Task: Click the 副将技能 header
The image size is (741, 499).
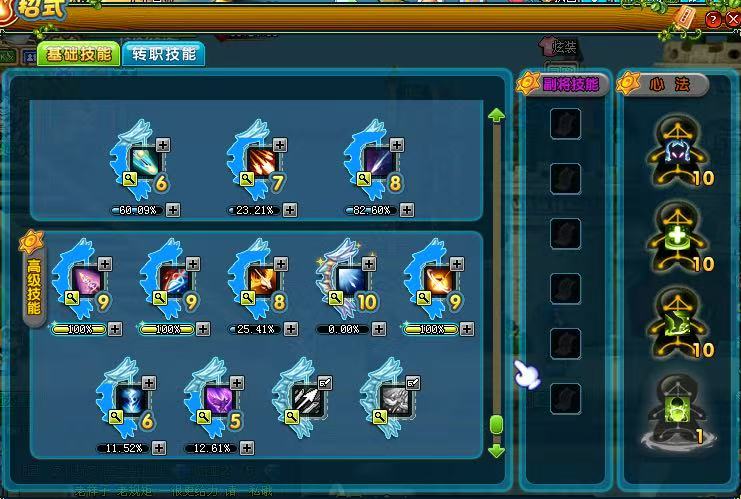Action: pos(567,84)
